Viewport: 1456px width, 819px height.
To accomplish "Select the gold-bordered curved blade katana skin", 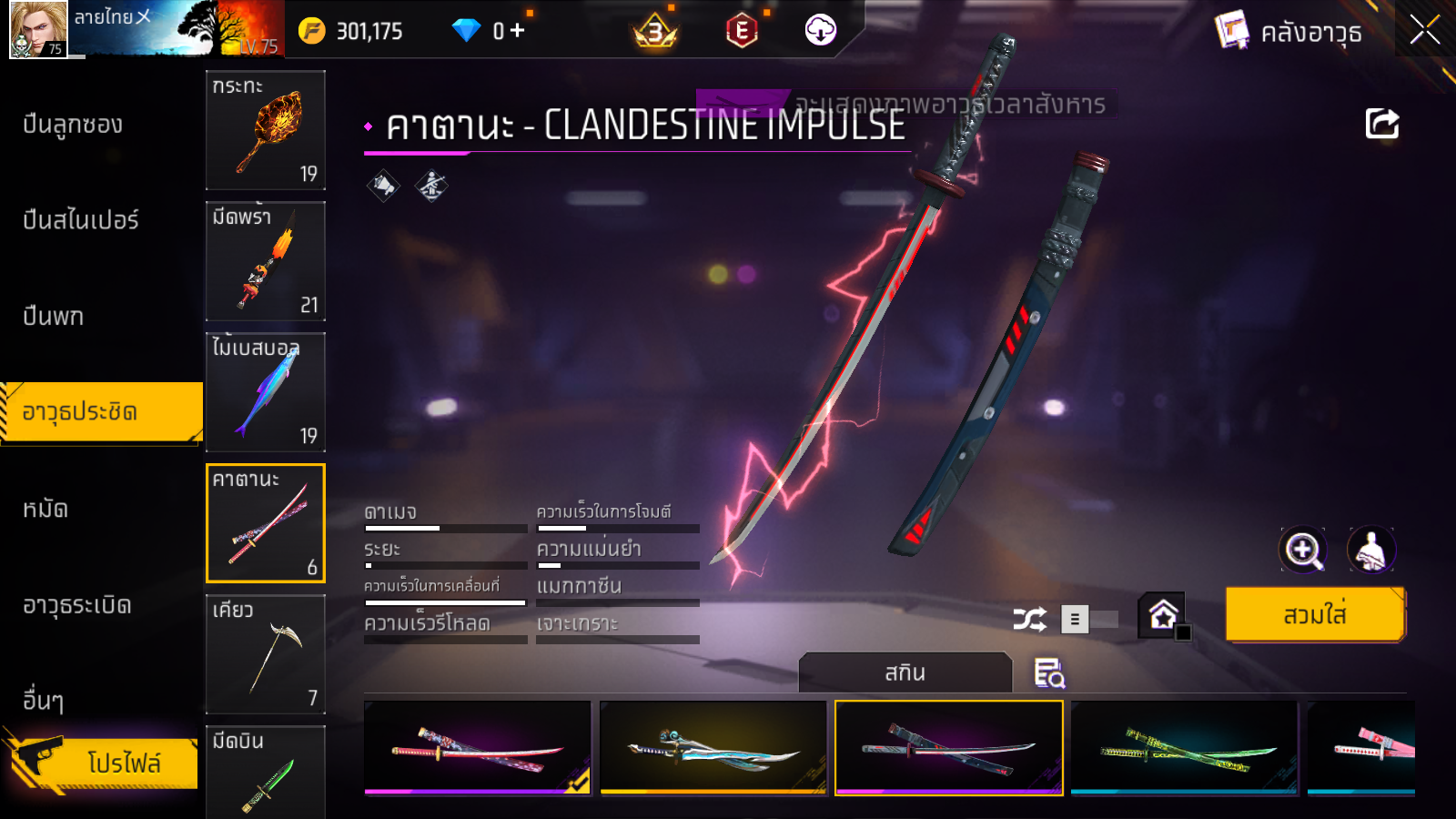I will point(713,747).
